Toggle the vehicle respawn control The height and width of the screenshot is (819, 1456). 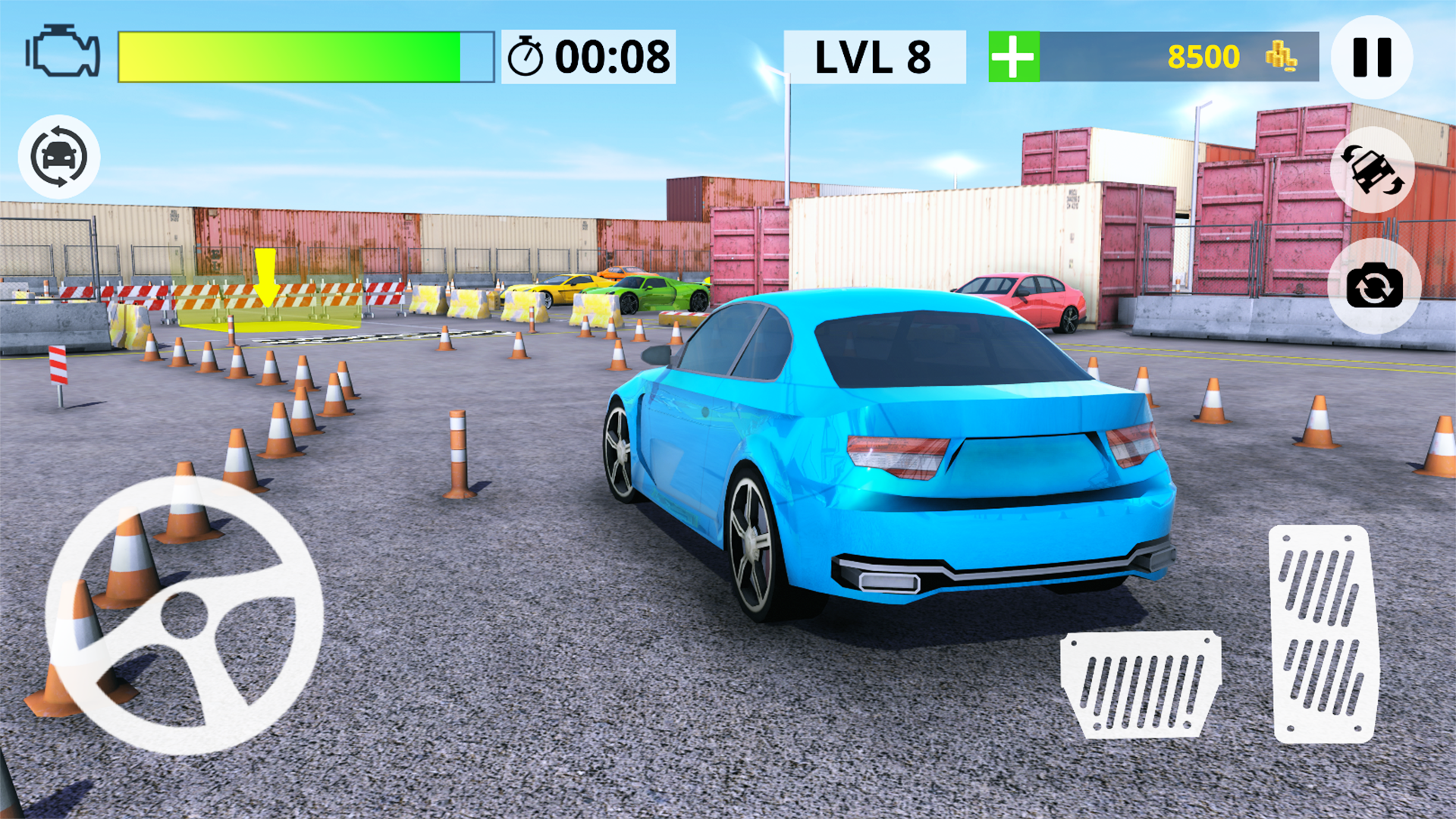point(58,157)
